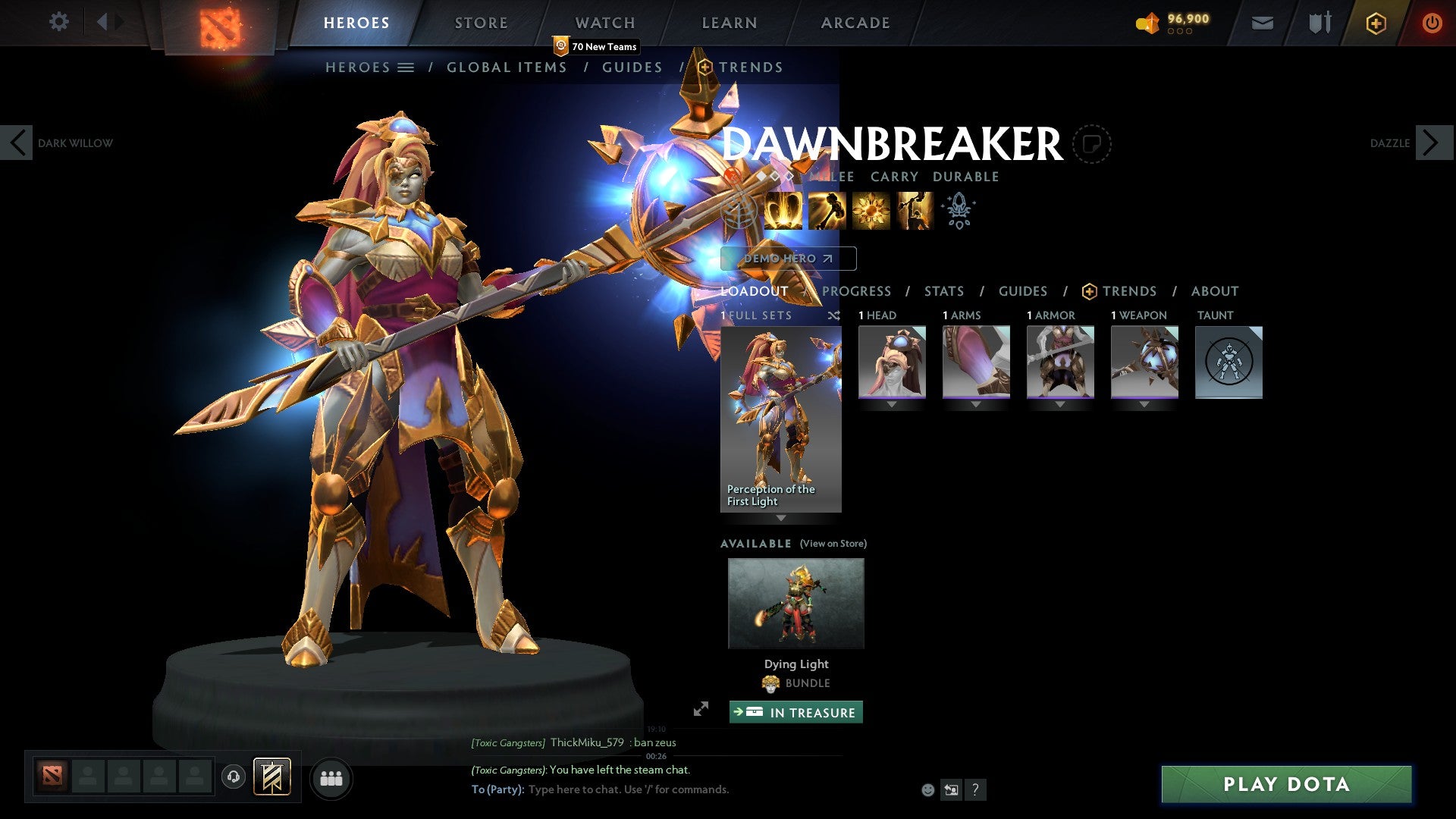The image size is (1456, 819).
Task: Click the View on Store link
Action: (x=833, y=544)
